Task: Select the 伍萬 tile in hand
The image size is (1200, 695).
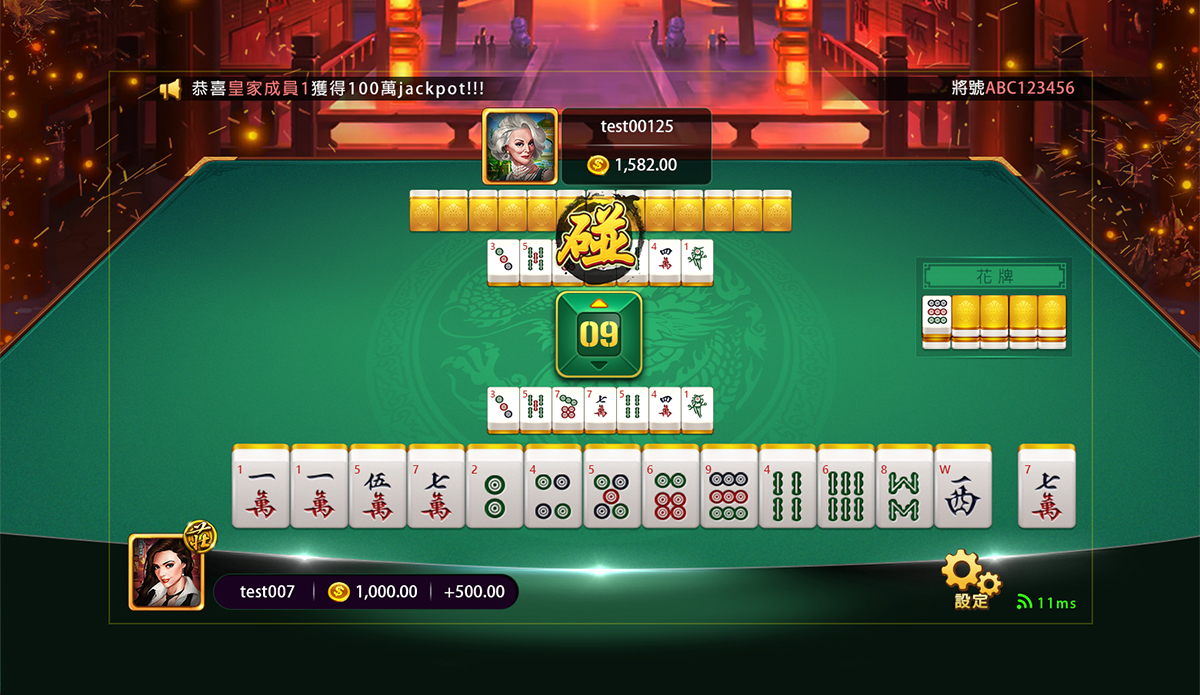Action: tap(377, 487)
